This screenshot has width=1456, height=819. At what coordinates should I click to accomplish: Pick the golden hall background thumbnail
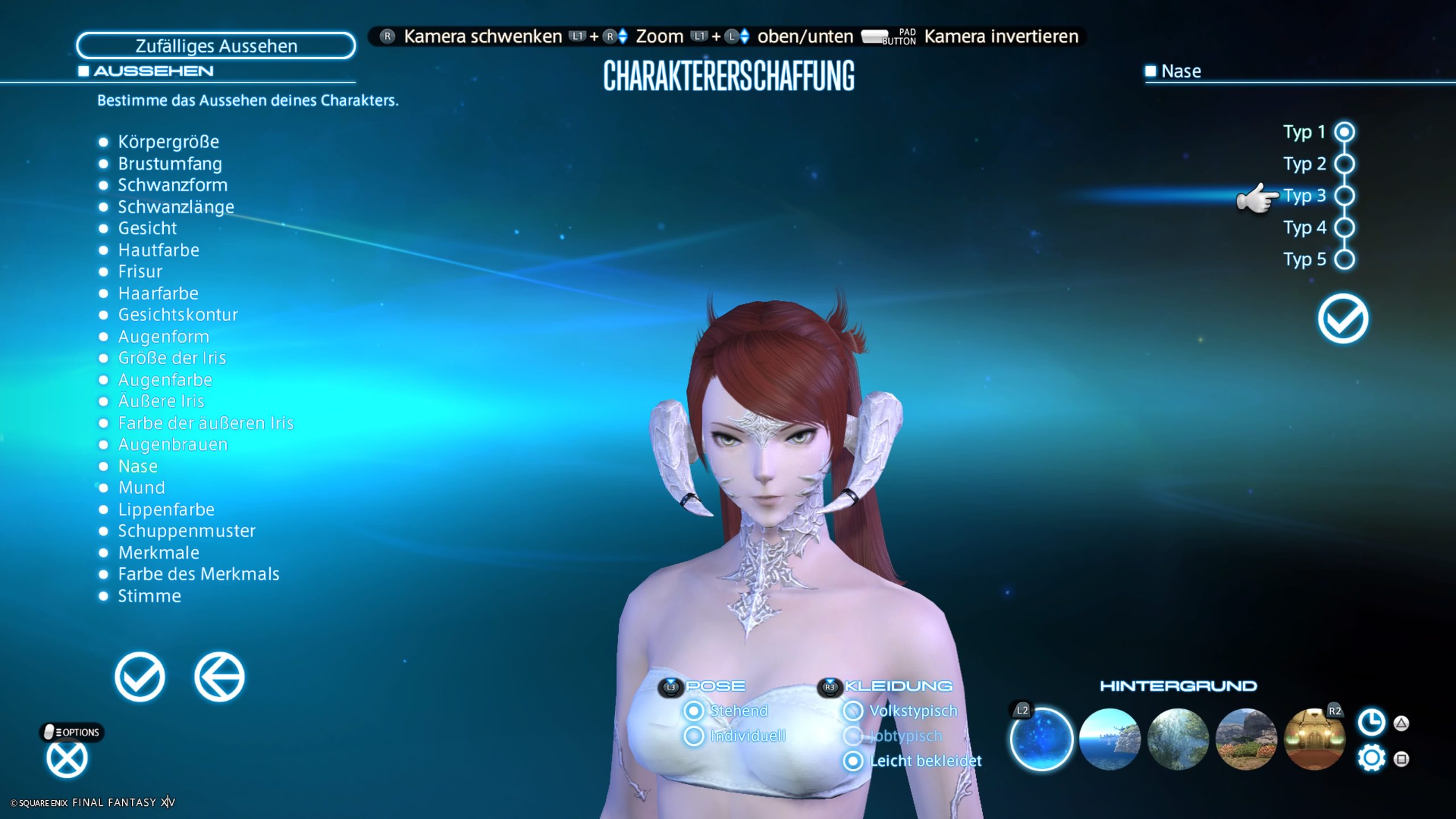click(x=1314, y=739)
